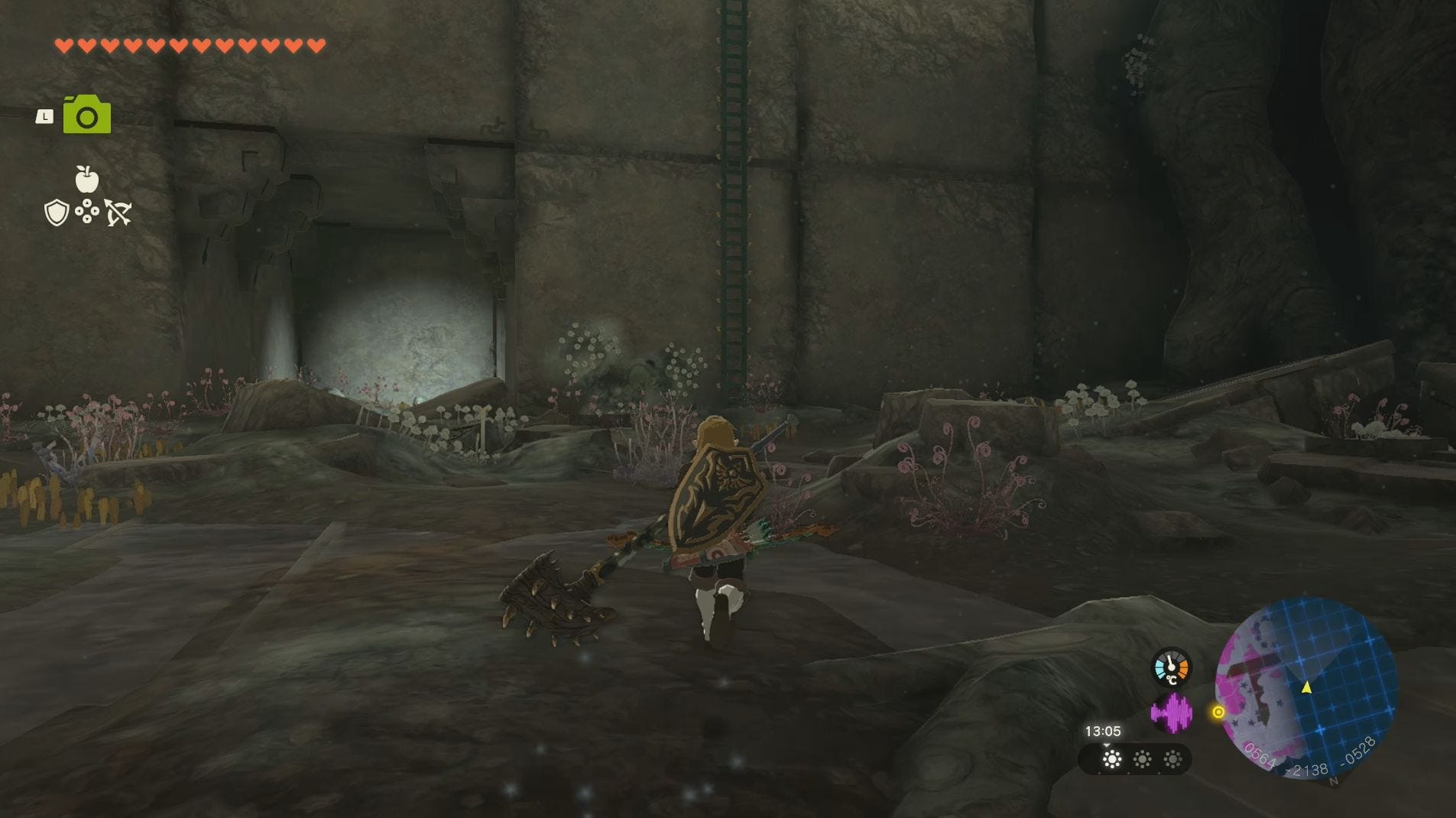Click the 13:05 clock display
The image size is (1456, 818).
[x=1104, y=730]
